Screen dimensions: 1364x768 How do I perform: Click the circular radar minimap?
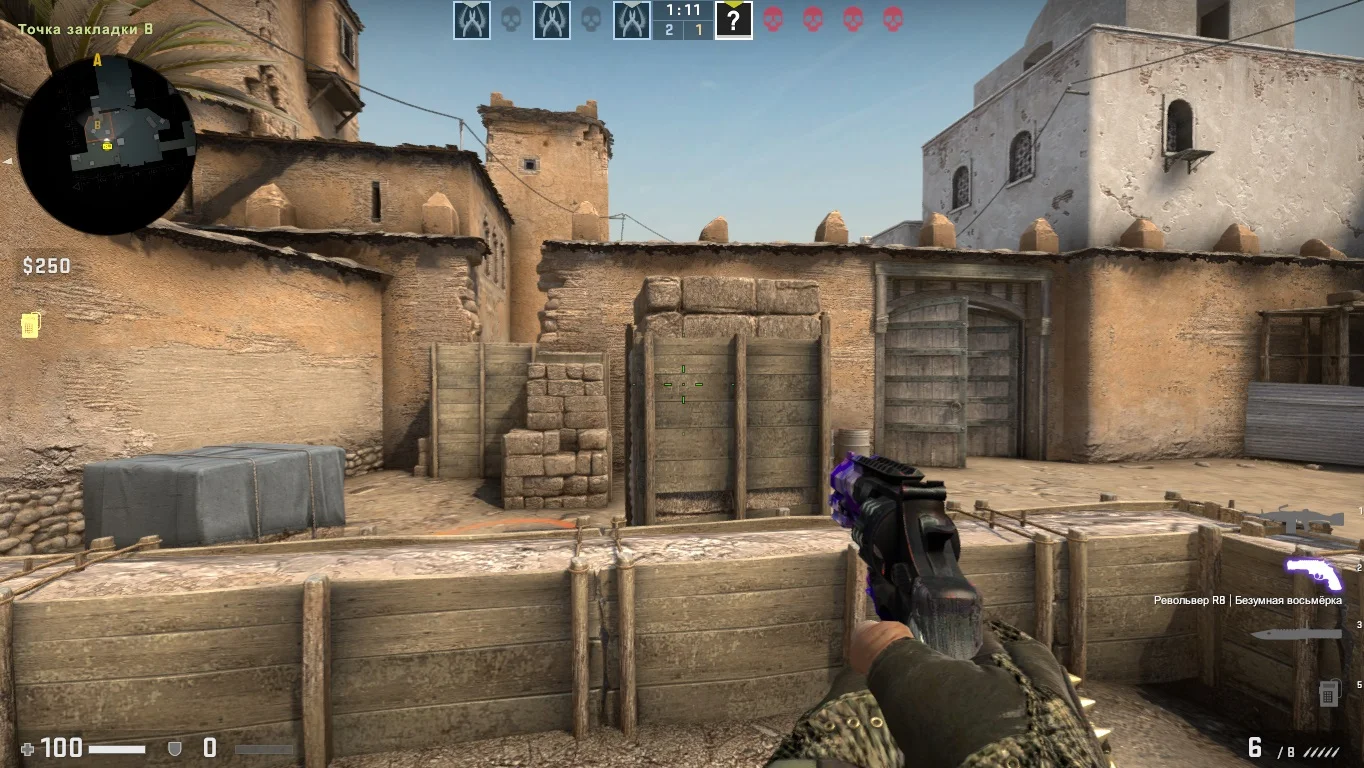point(106,143)
